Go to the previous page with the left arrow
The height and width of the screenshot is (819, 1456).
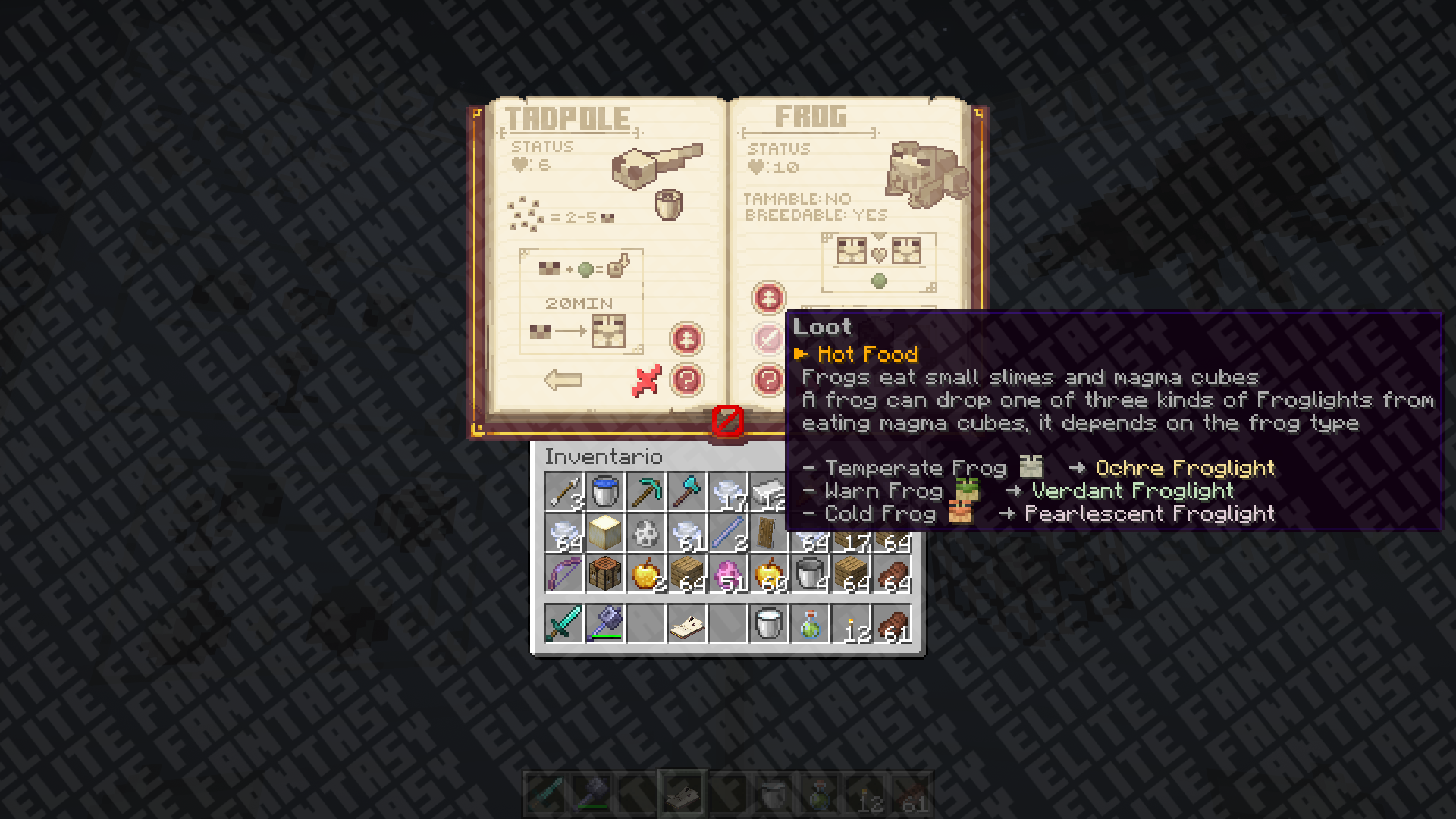(563, 380)
